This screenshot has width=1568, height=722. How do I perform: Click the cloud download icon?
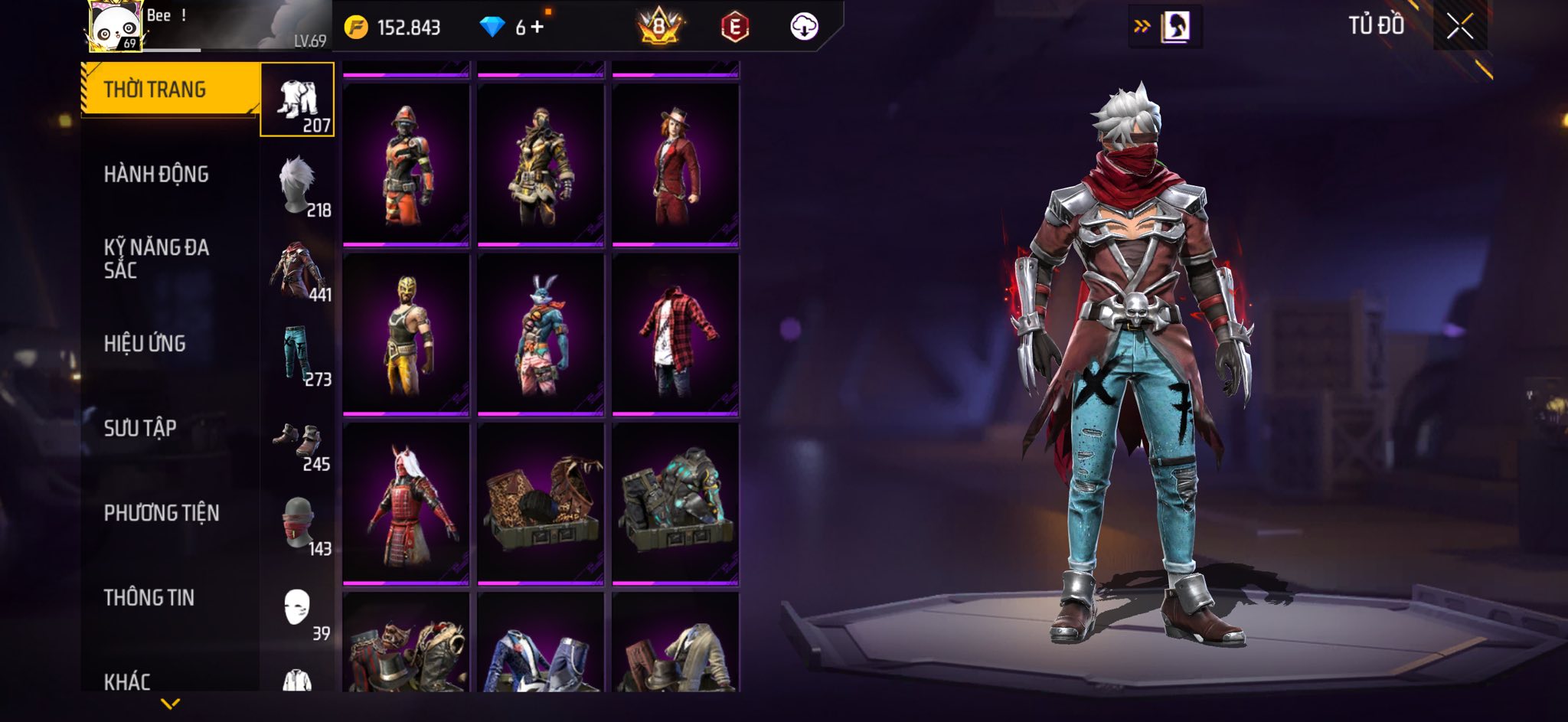pos(804,28)
